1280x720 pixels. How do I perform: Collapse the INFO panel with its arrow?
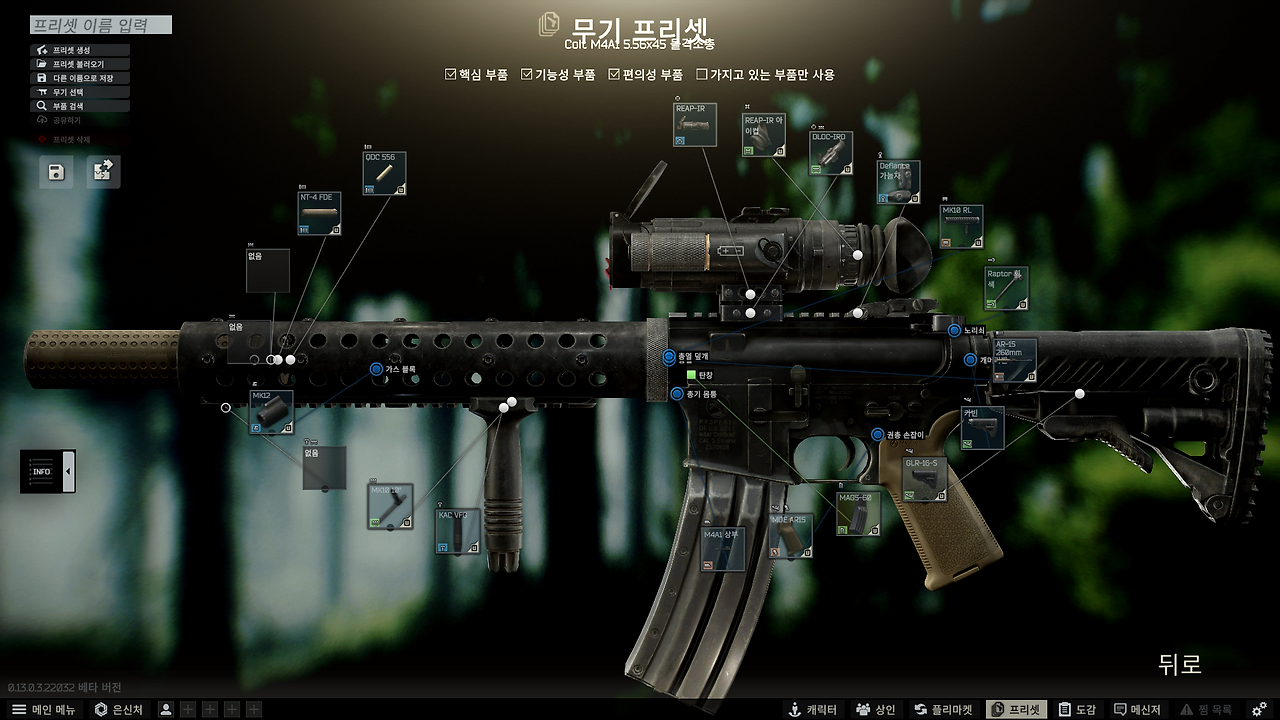tap(69, 470)
